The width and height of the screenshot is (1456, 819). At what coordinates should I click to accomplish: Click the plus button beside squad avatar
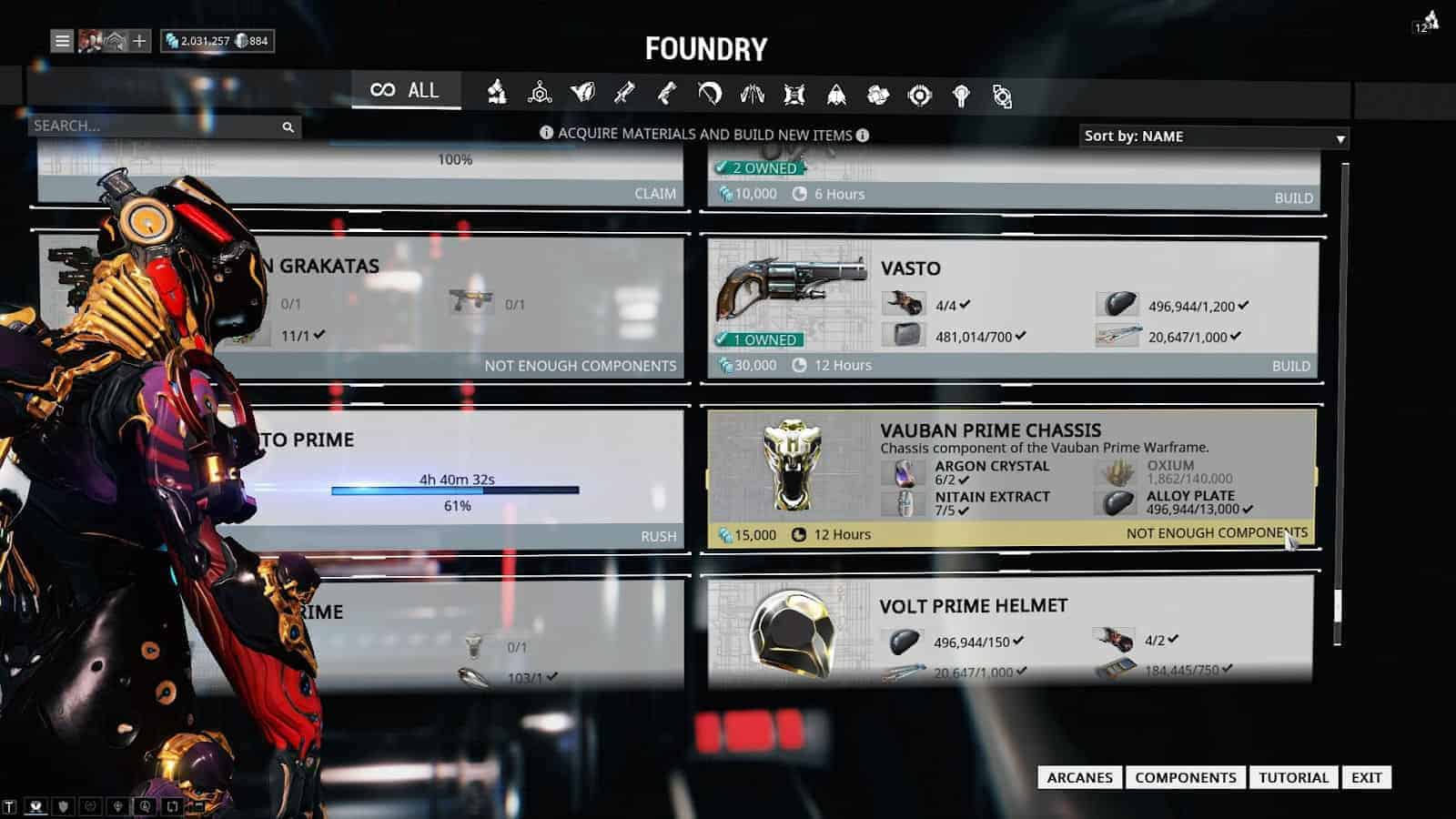click(139, 41)
